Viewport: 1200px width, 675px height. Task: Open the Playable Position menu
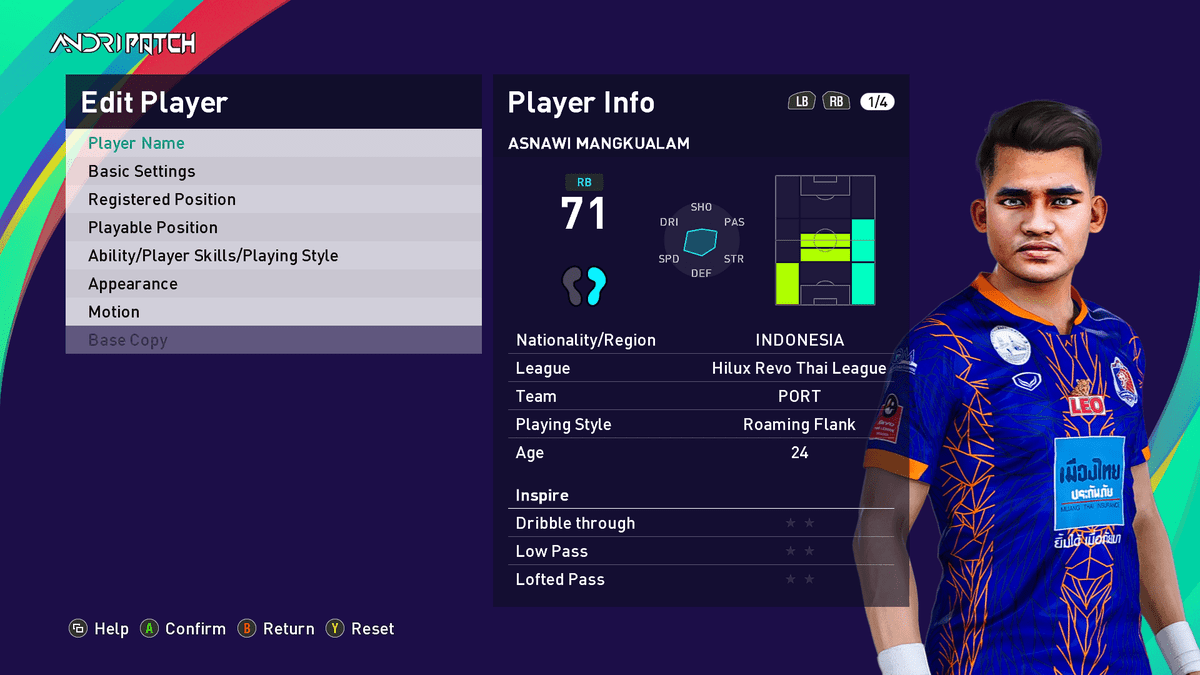point(273,227)
